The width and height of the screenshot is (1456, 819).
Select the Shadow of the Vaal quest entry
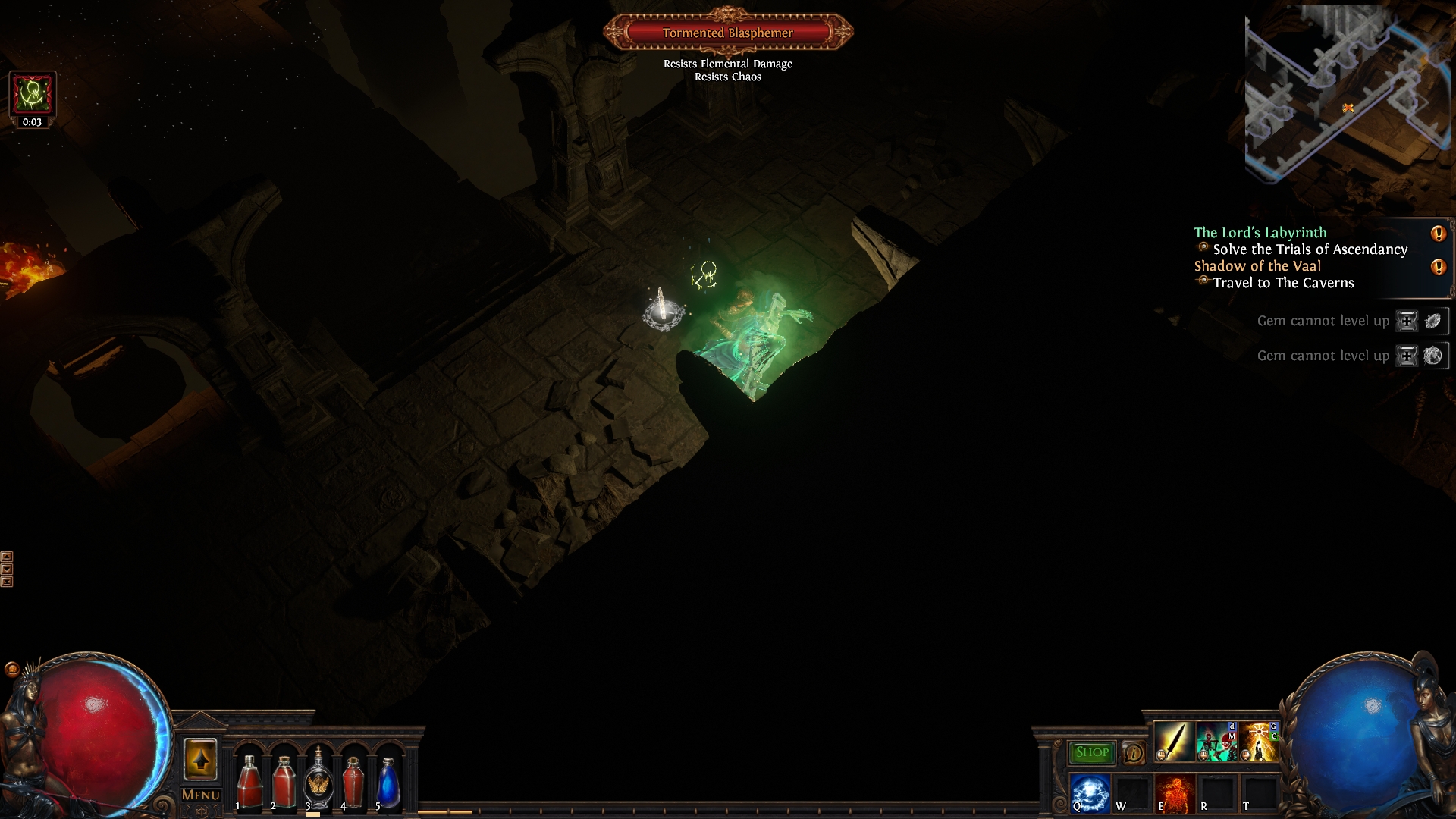coord(1257,266)
